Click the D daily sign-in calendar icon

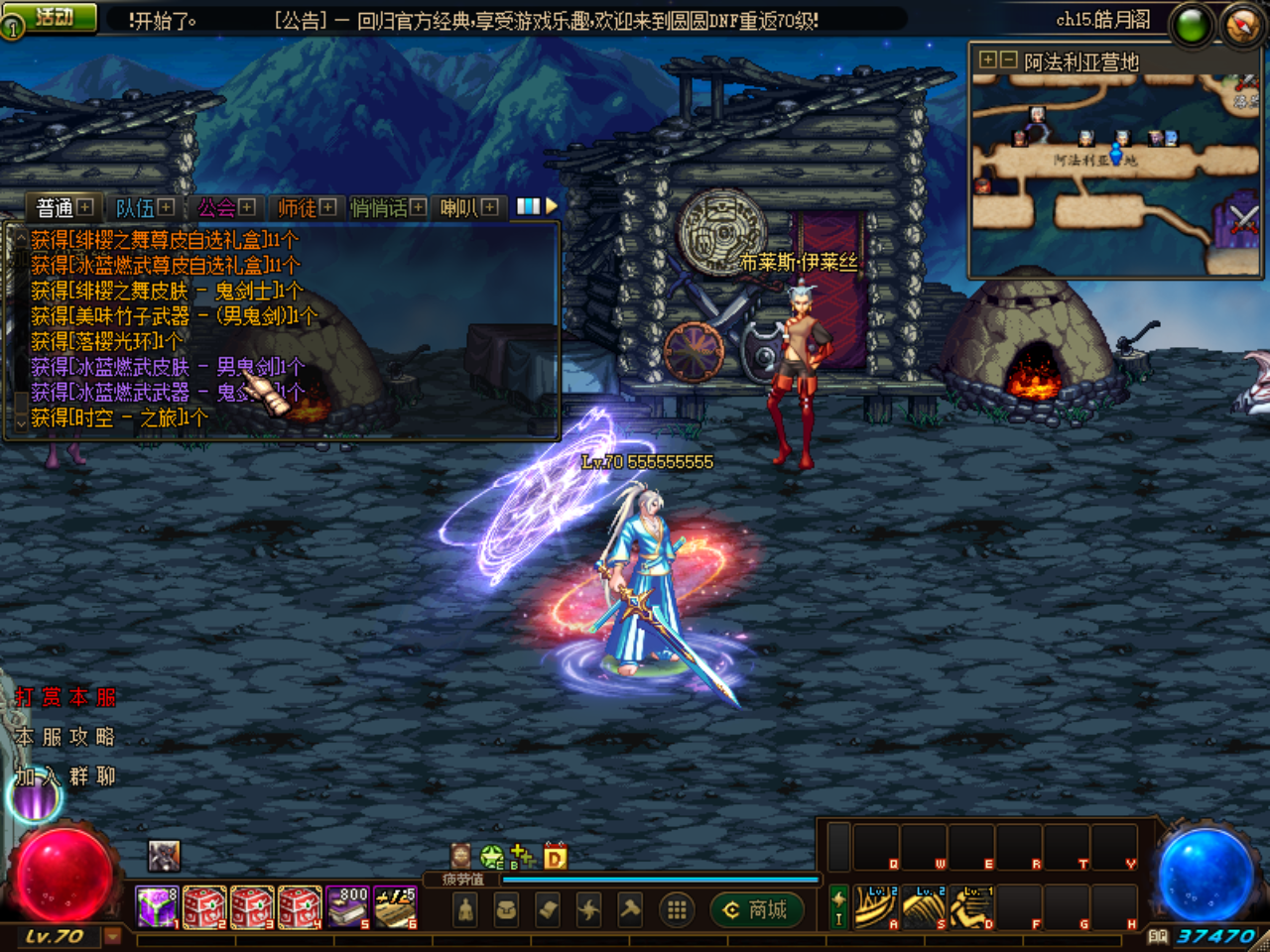click(554, 857)
